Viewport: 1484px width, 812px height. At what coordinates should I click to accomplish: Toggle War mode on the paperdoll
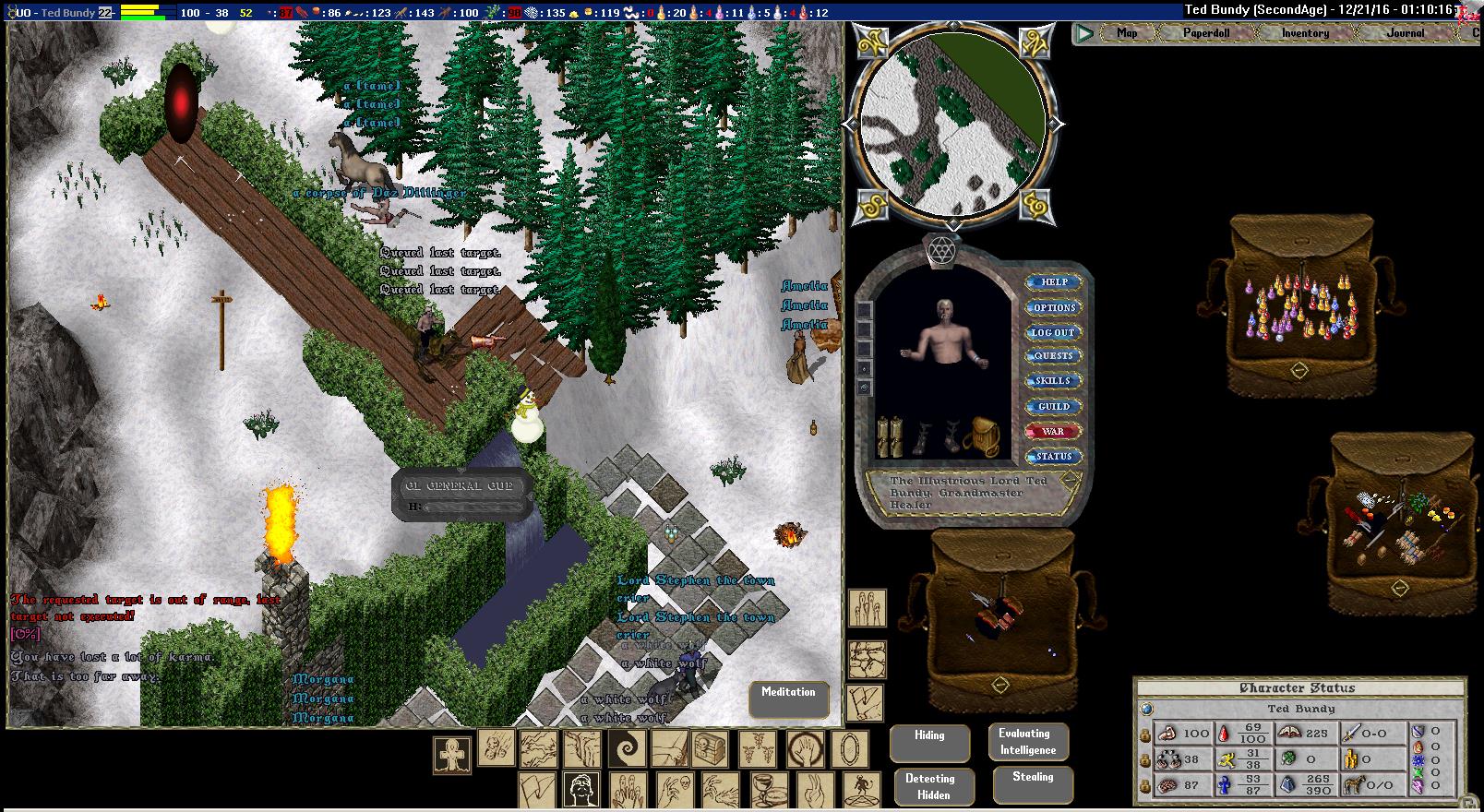tap(1053, 431)
